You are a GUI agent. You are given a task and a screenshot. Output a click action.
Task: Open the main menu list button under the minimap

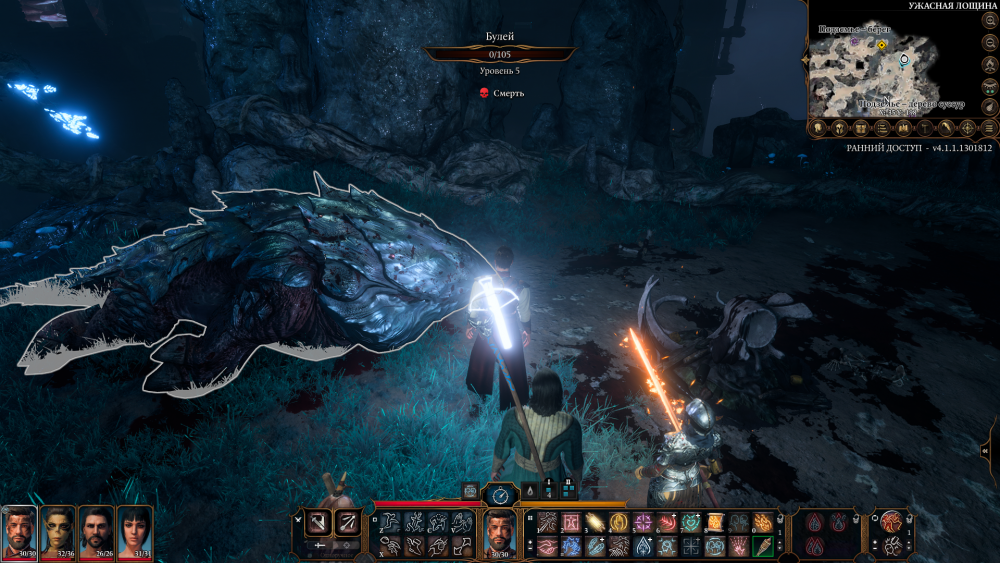(x=989, y=128)
